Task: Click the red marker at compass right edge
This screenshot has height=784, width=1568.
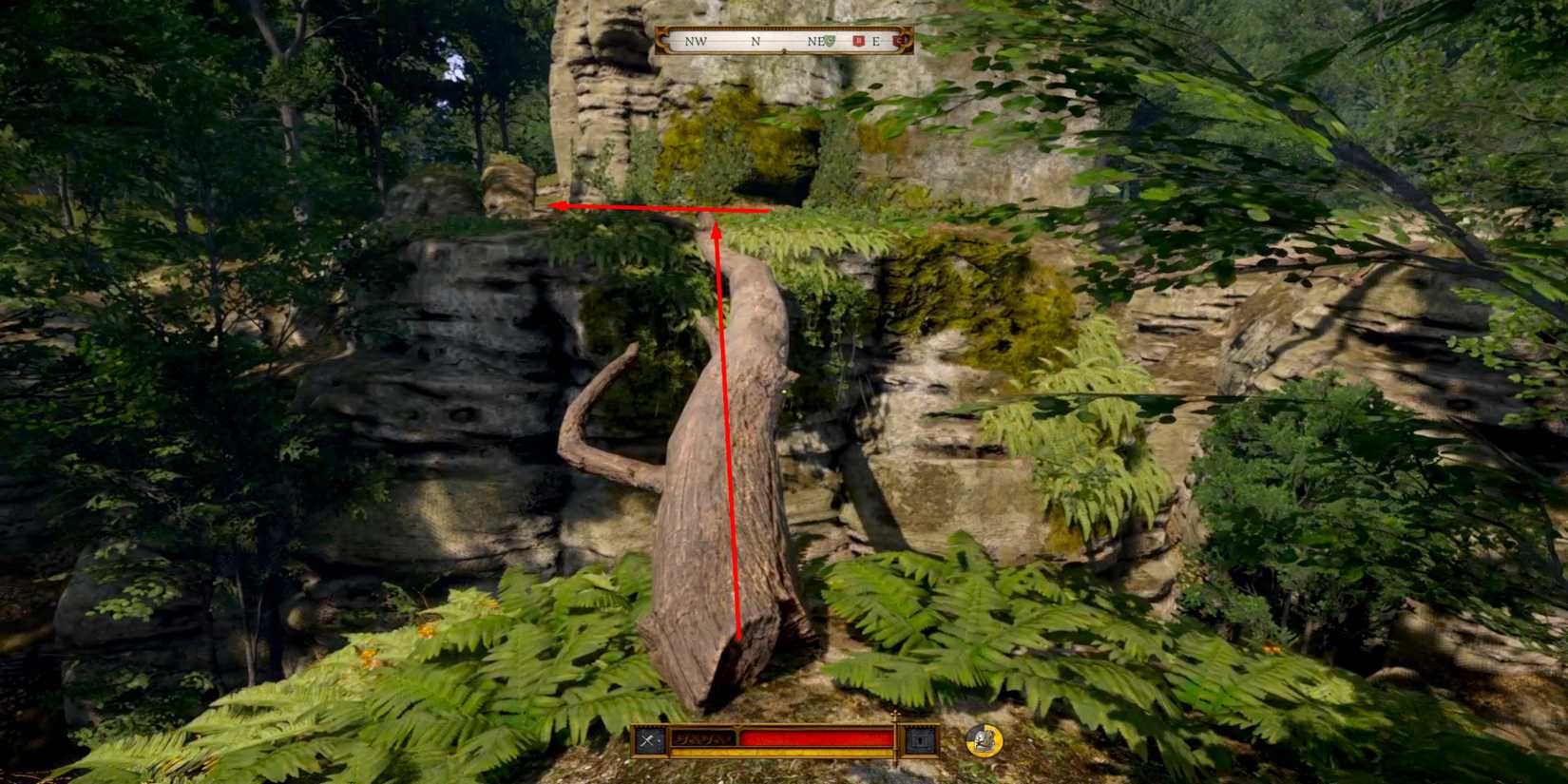Action: (896, 42)
